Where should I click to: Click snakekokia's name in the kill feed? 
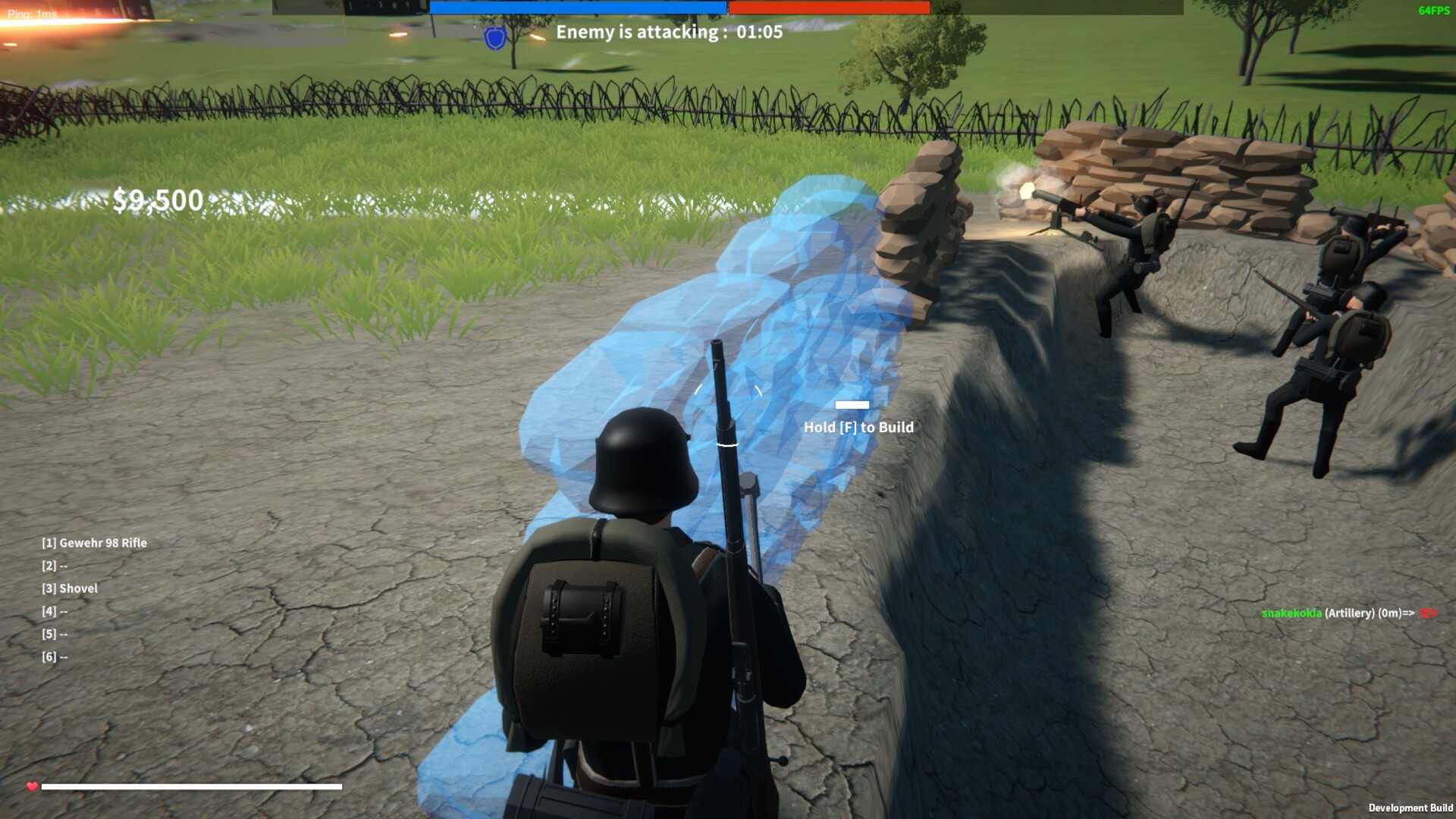click(x=1293, y=611)
